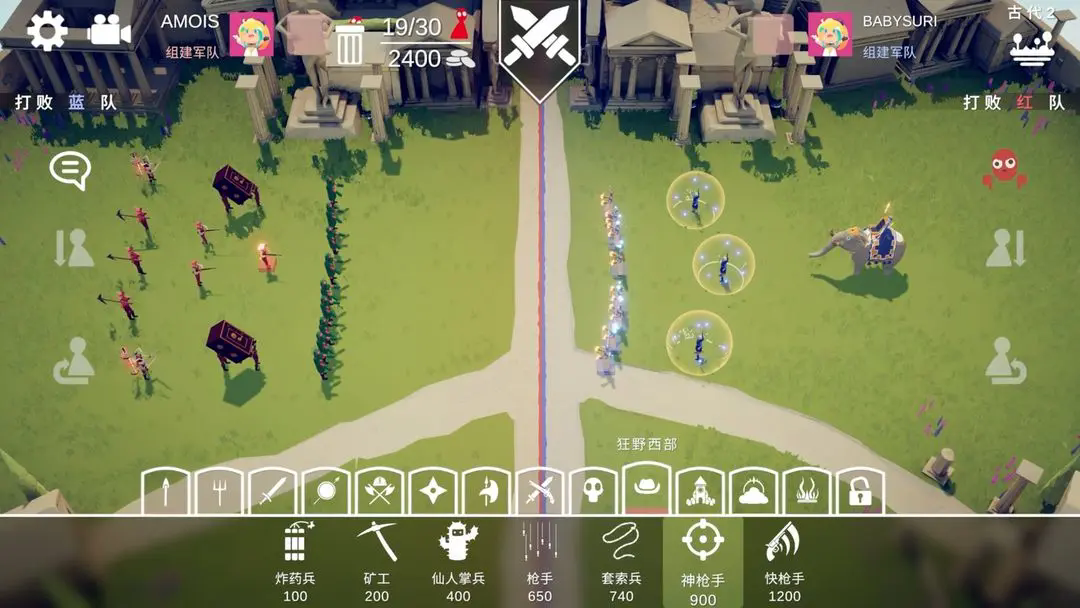
Task: Choose the 套索兵 lasso unit
Action: point(621,561)
